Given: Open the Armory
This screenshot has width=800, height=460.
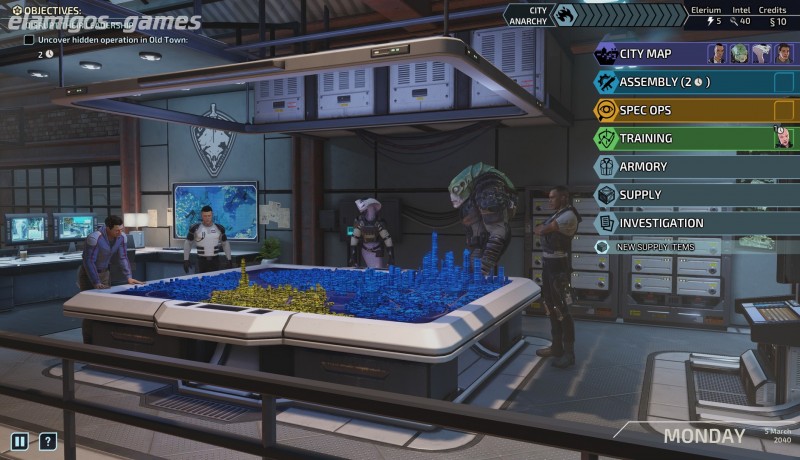Looking at the screenshot, I should coord(643,166).
